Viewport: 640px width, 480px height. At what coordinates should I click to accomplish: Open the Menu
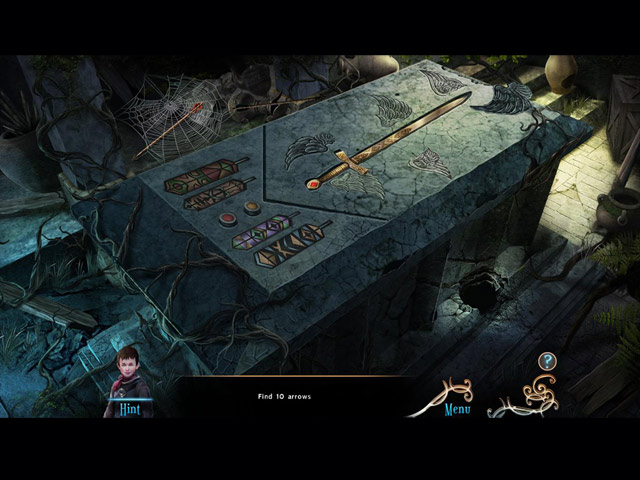(456, 408)
